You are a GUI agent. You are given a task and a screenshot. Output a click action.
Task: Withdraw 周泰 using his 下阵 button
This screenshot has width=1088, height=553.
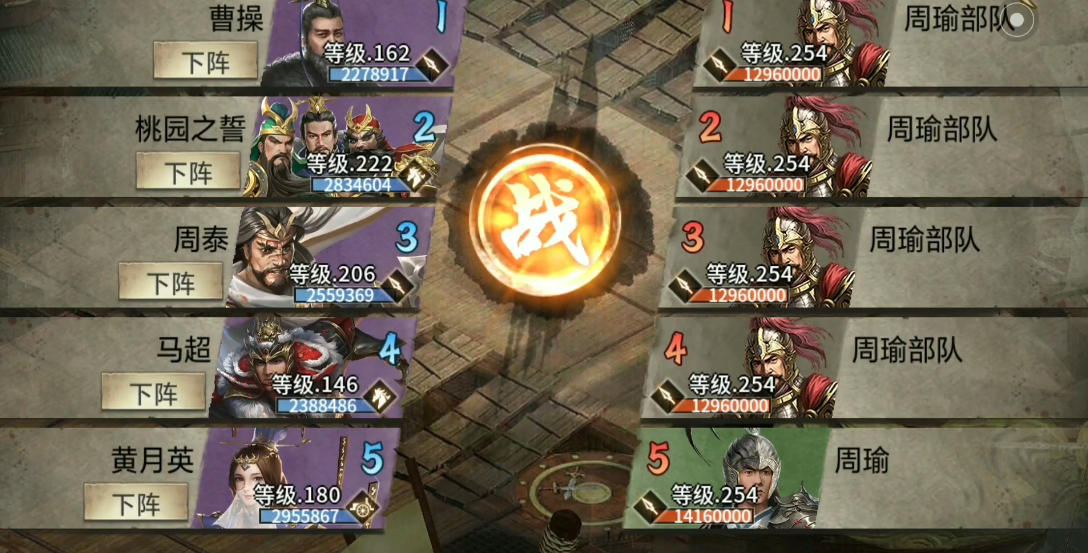(171, 282)
